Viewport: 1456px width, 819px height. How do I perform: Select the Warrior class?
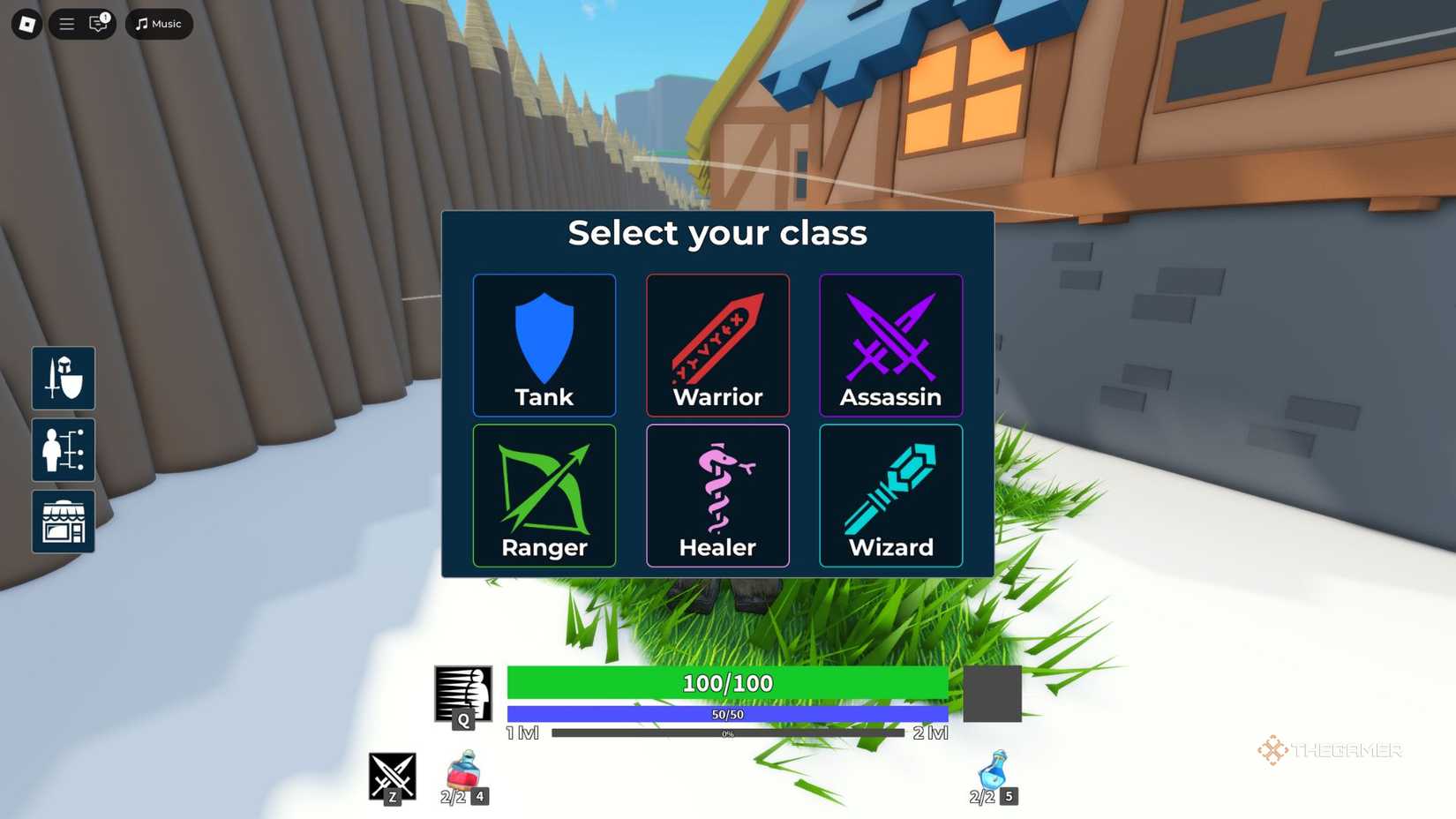[717, 345]
